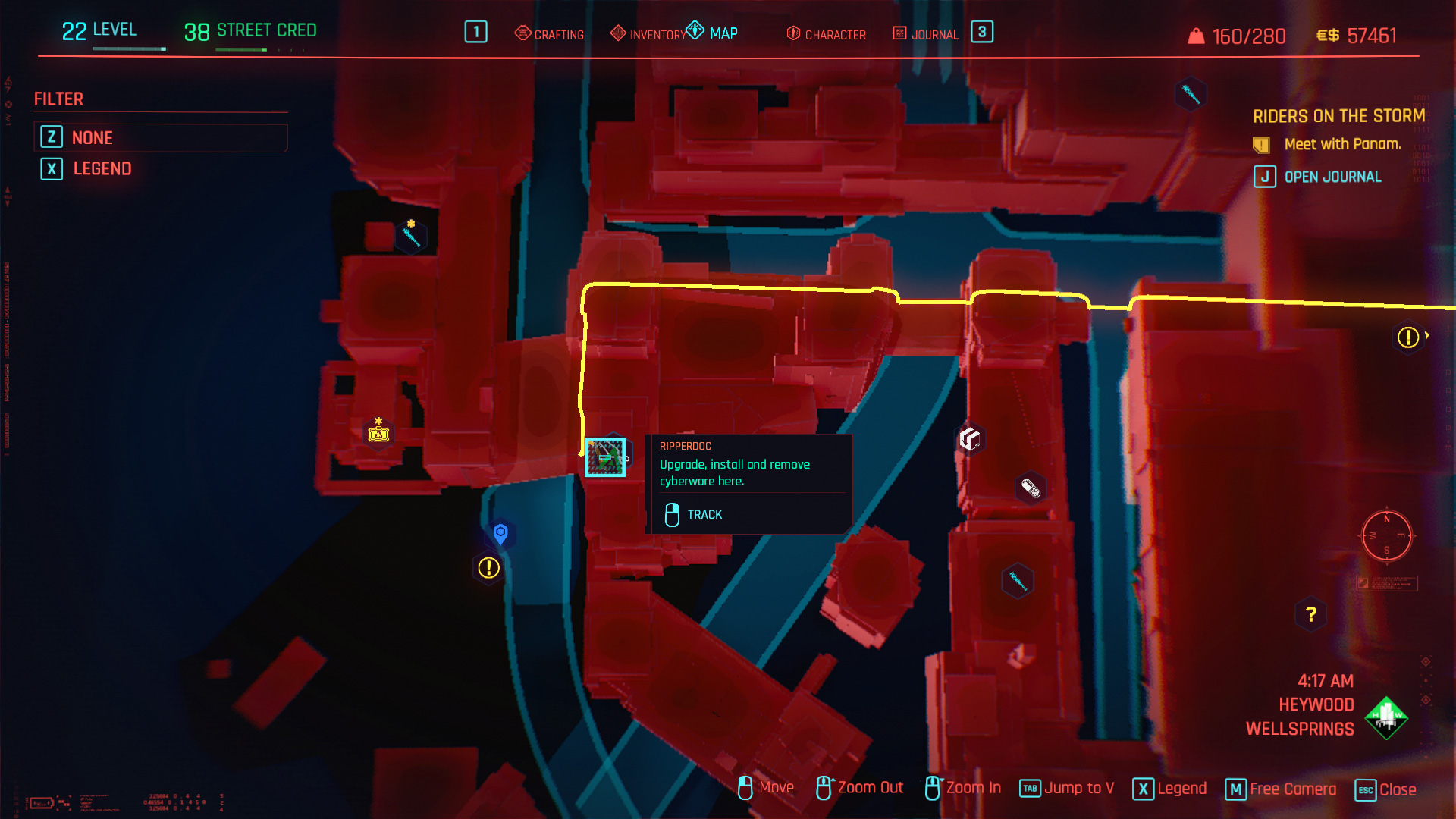The width and height of the screenshot is (1456, 819).
Task: Select the yellow camera gig marker
Action: click(378, 434)
